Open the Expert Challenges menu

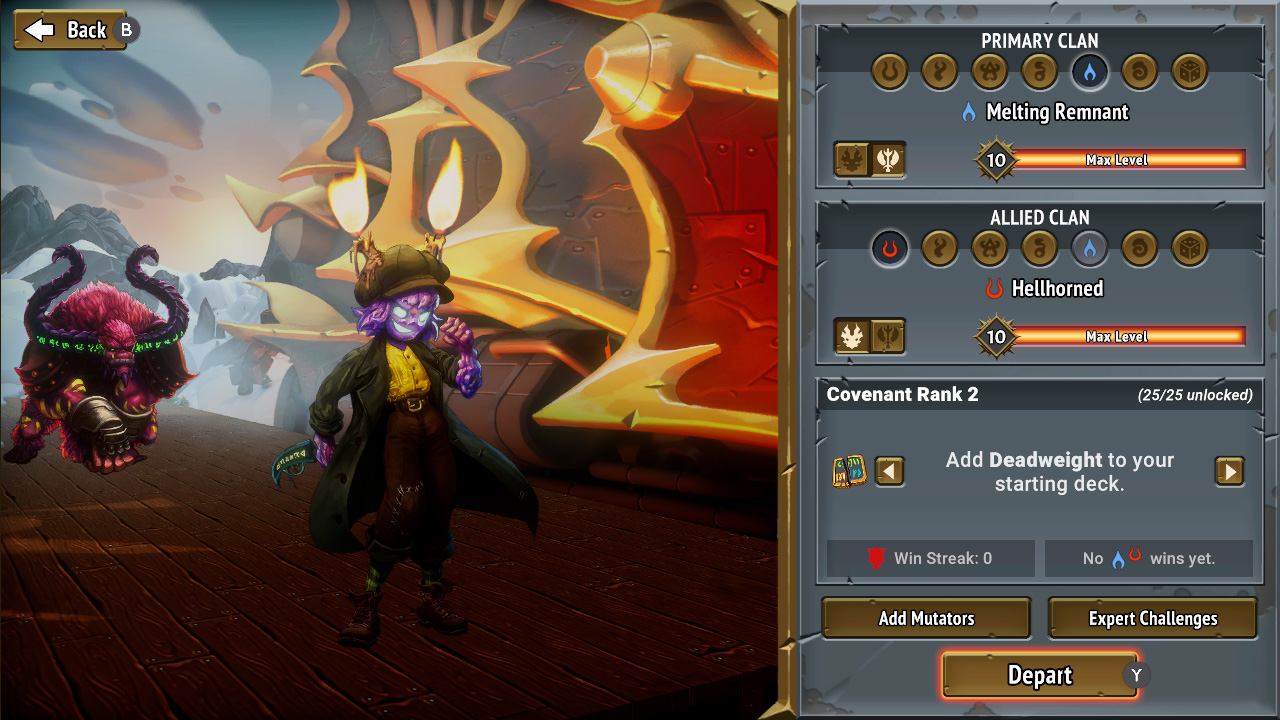[x=1151, y=618]
